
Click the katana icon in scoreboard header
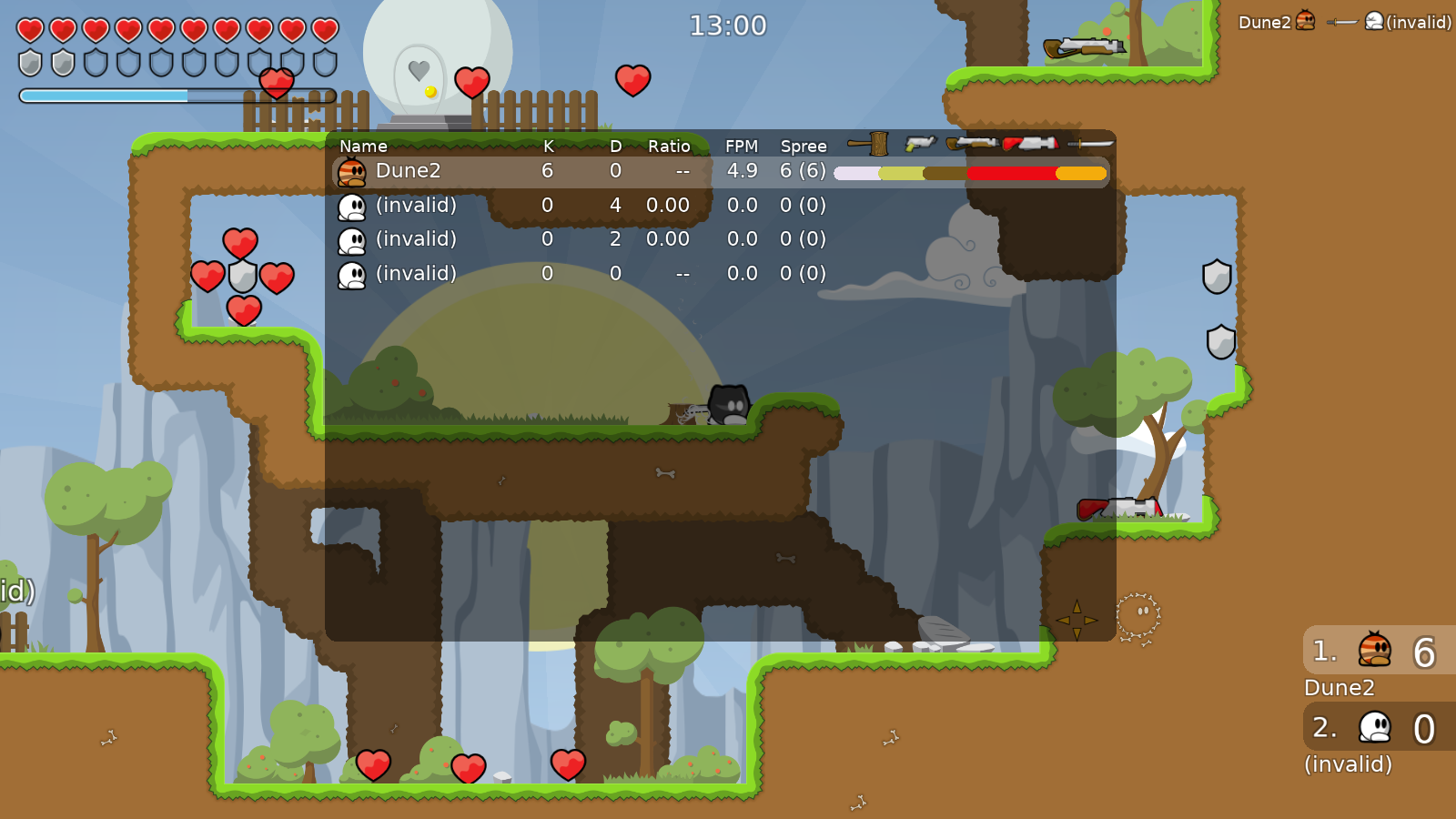pos(1090,144)
